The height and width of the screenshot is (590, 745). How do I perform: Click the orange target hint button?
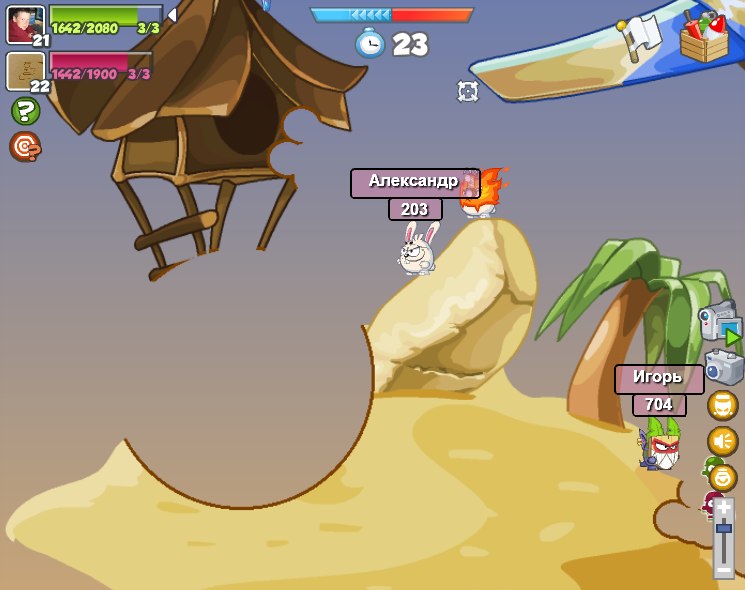(25, 147)
